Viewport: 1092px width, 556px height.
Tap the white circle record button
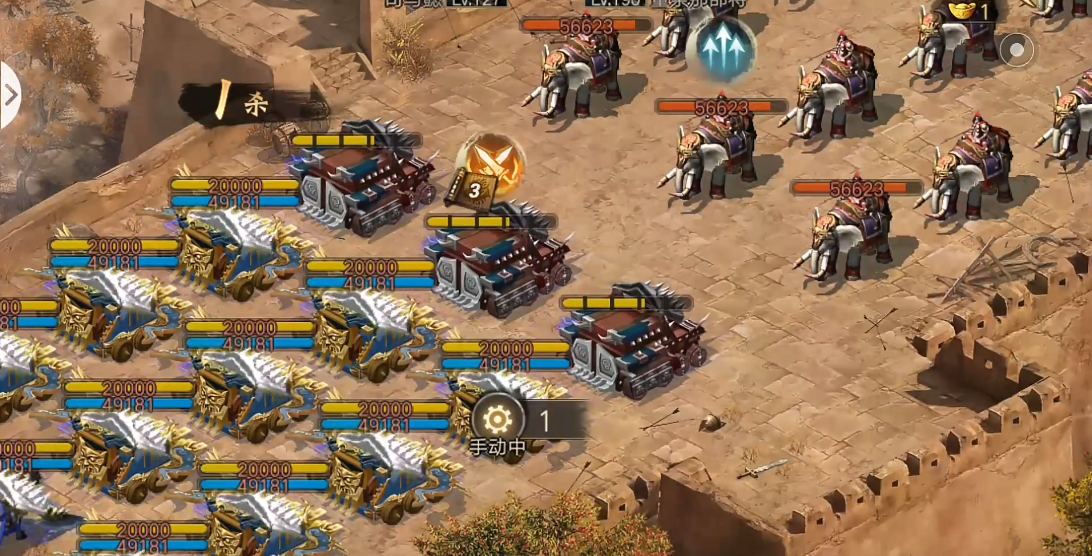tap(1017, 49)
